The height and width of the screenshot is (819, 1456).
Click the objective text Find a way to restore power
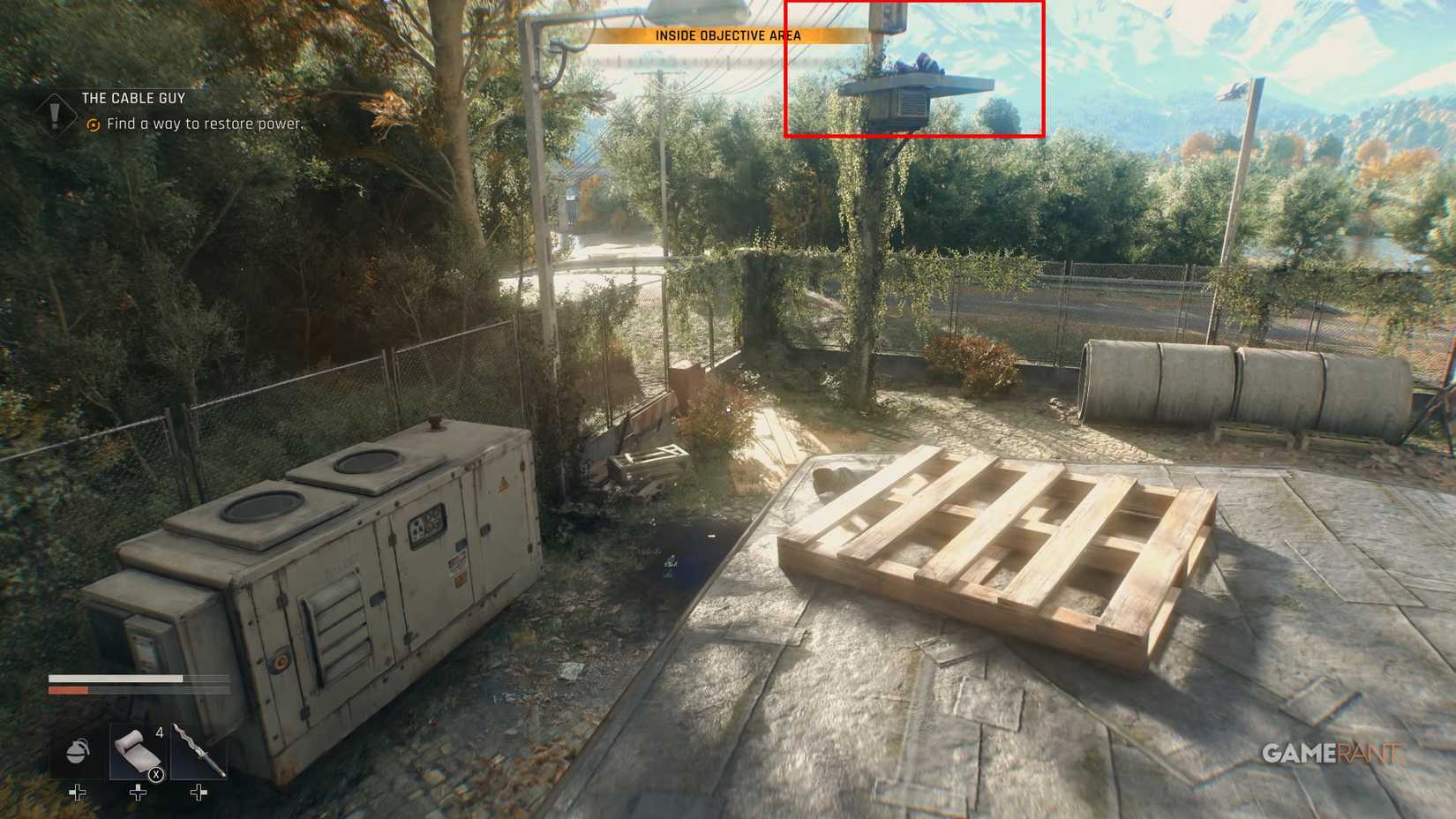tap(203, 125)
